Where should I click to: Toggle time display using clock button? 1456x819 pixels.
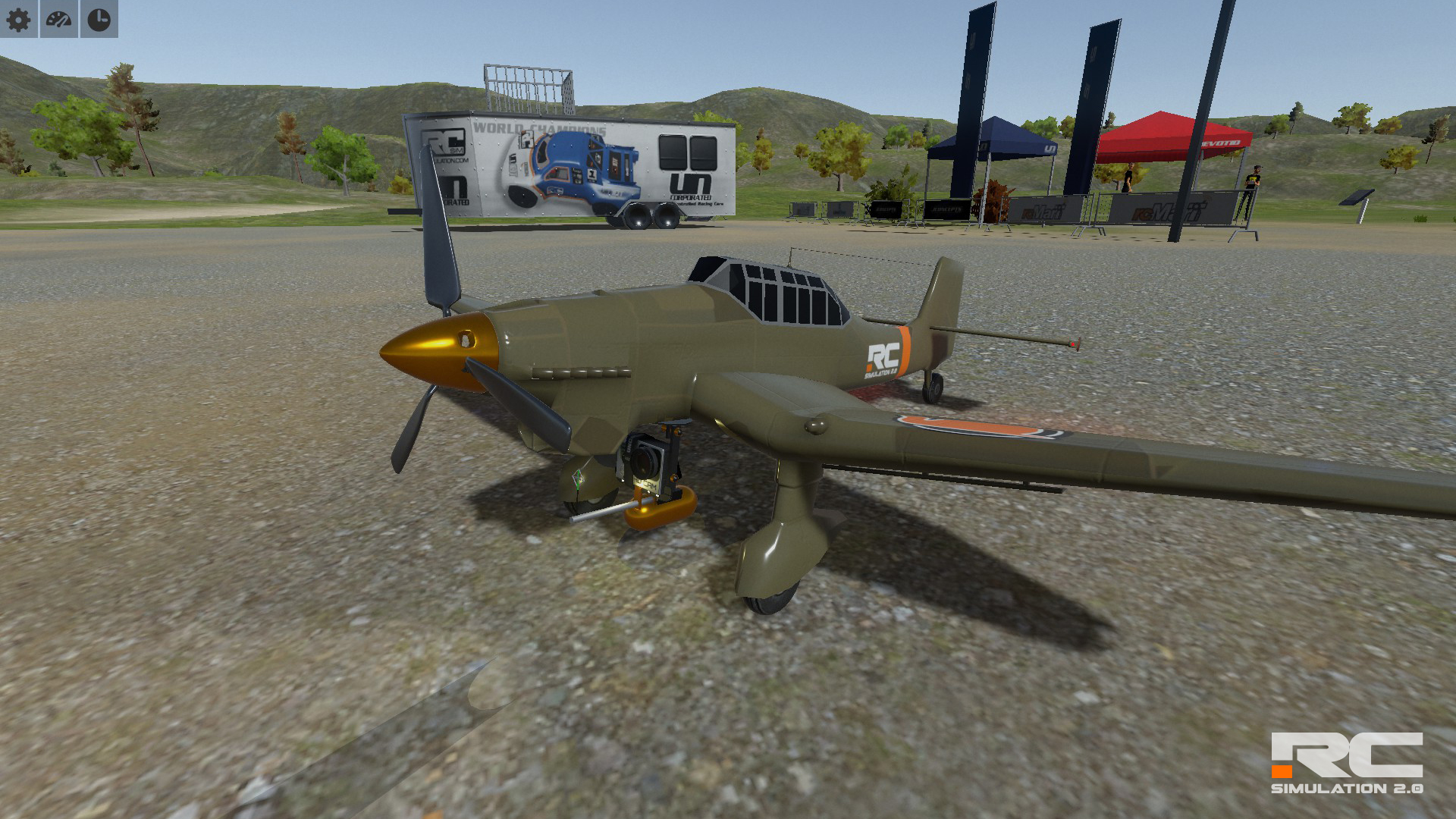tap(97, 20)
